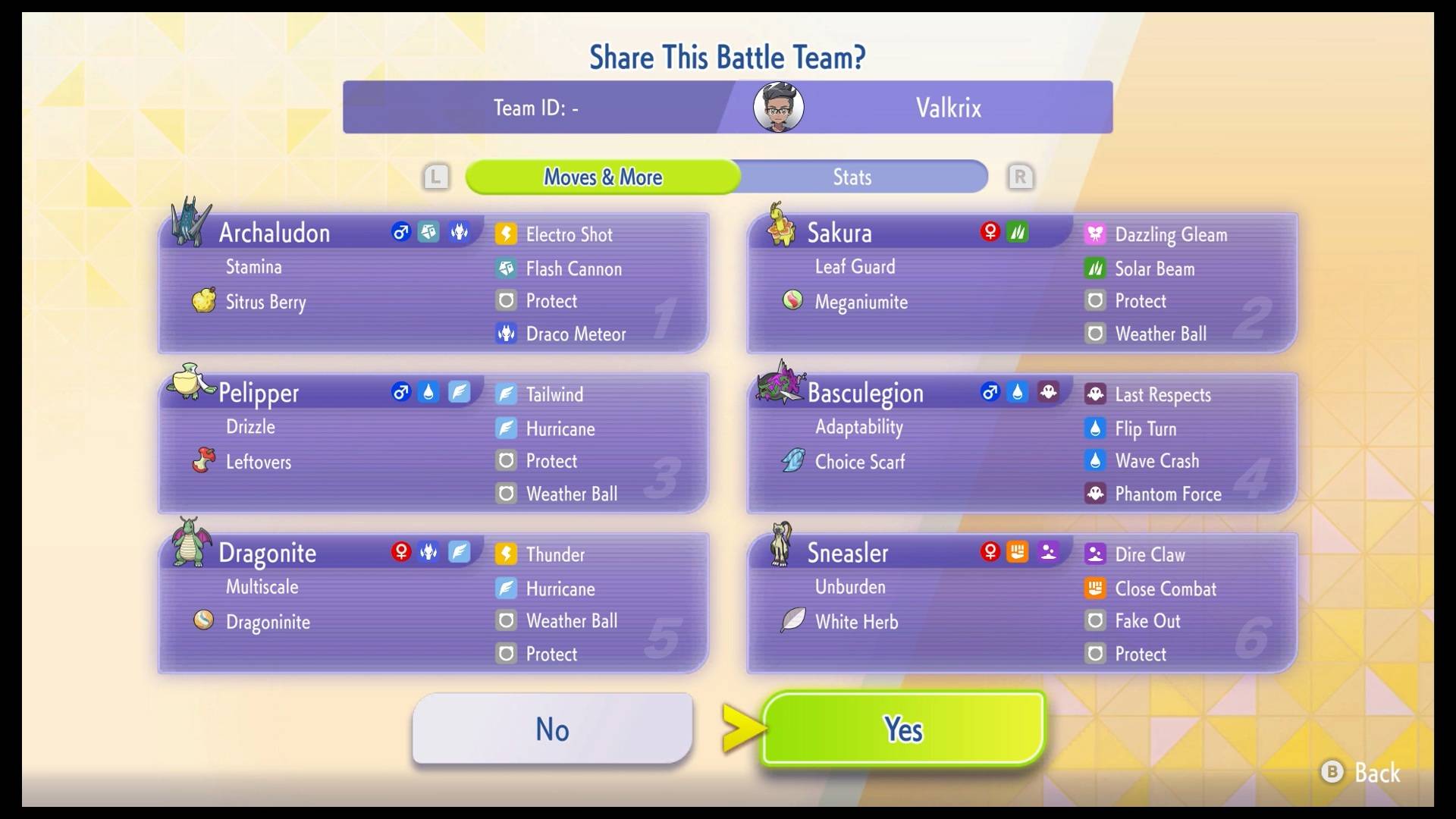Click the Fairy type icon next to Dazzling Gleam
The width and height of the screenshot is (1456, 819).
(1096, 234)
